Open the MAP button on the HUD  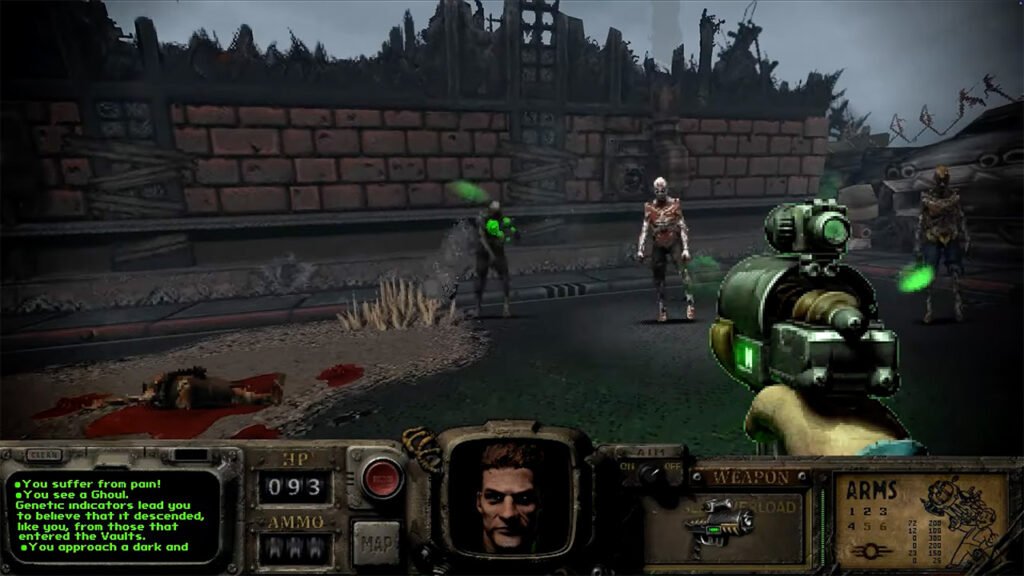(x=375, y=544)
